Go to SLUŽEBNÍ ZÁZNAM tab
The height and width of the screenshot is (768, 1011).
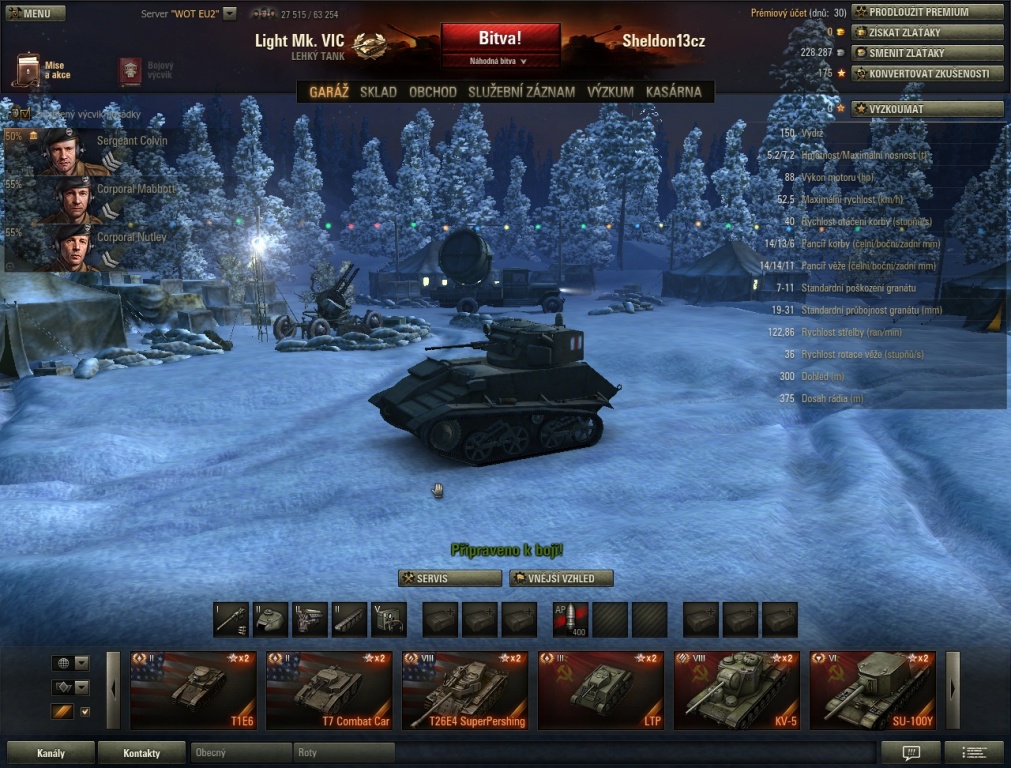521,92
